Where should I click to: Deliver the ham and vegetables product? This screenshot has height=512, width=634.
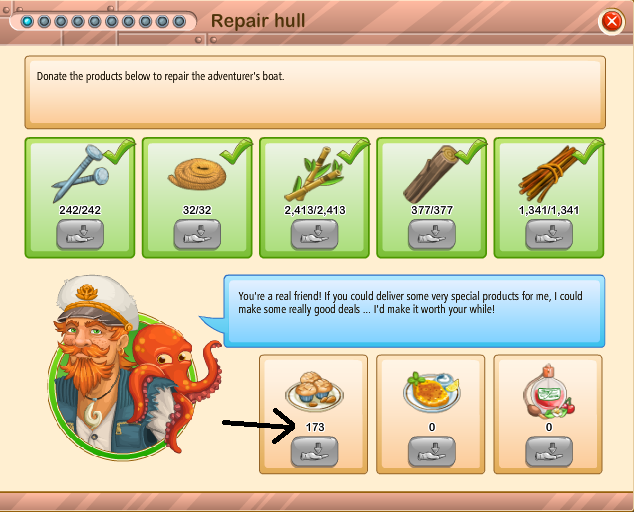pos(549,452)
